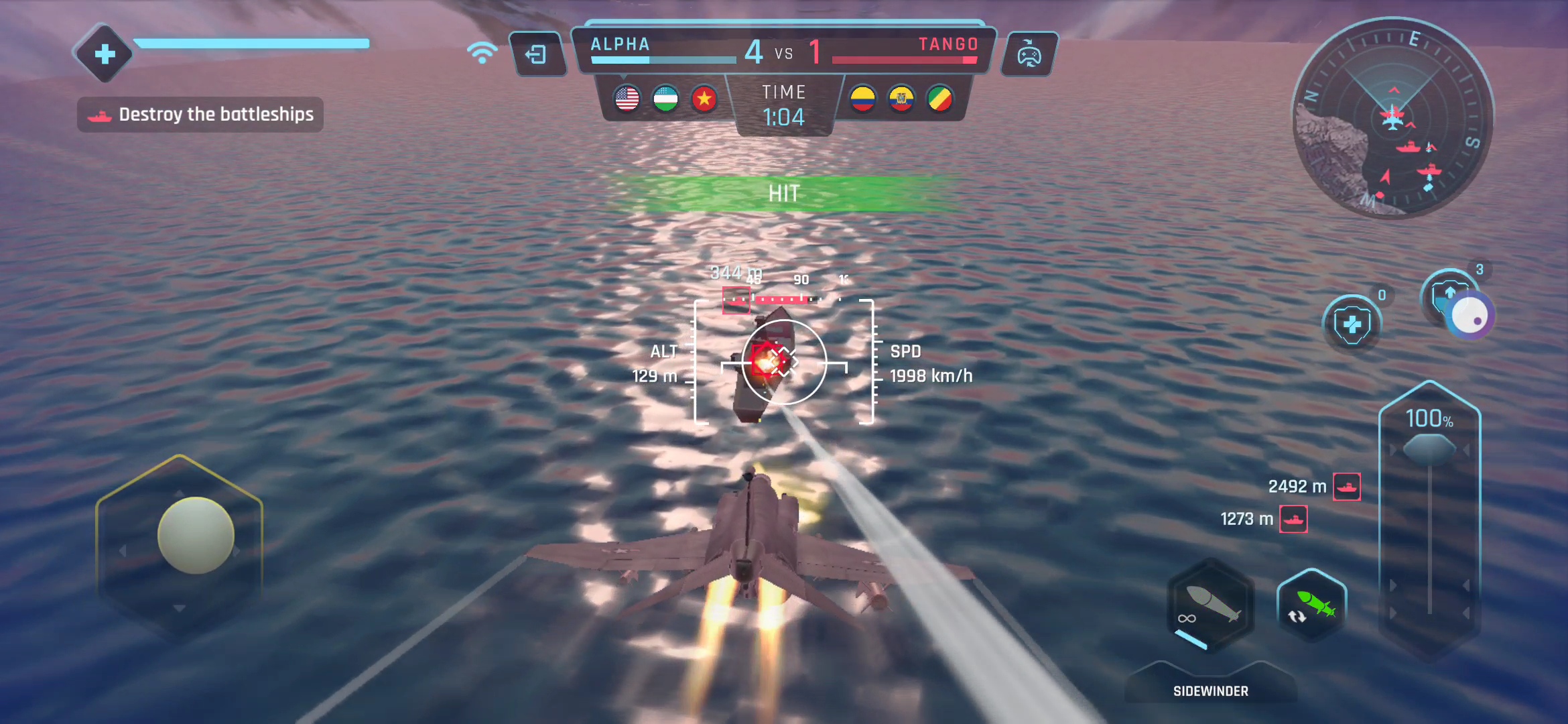The height and width of the screenshot is (724, 1568).
Task: Switch weapon with the green missile button
Action: [1312, 605]
